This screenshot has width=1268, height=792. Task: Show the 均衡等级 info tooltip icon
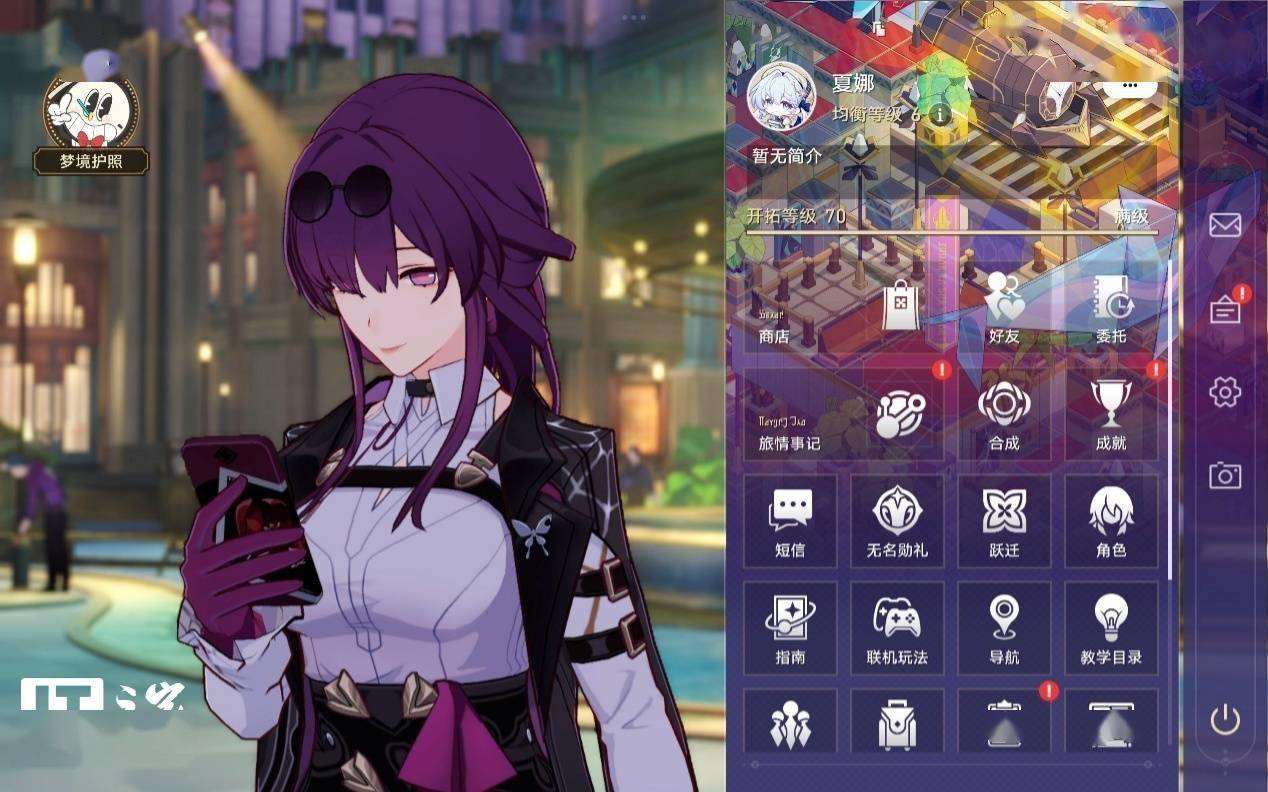(x=940, y=114)
